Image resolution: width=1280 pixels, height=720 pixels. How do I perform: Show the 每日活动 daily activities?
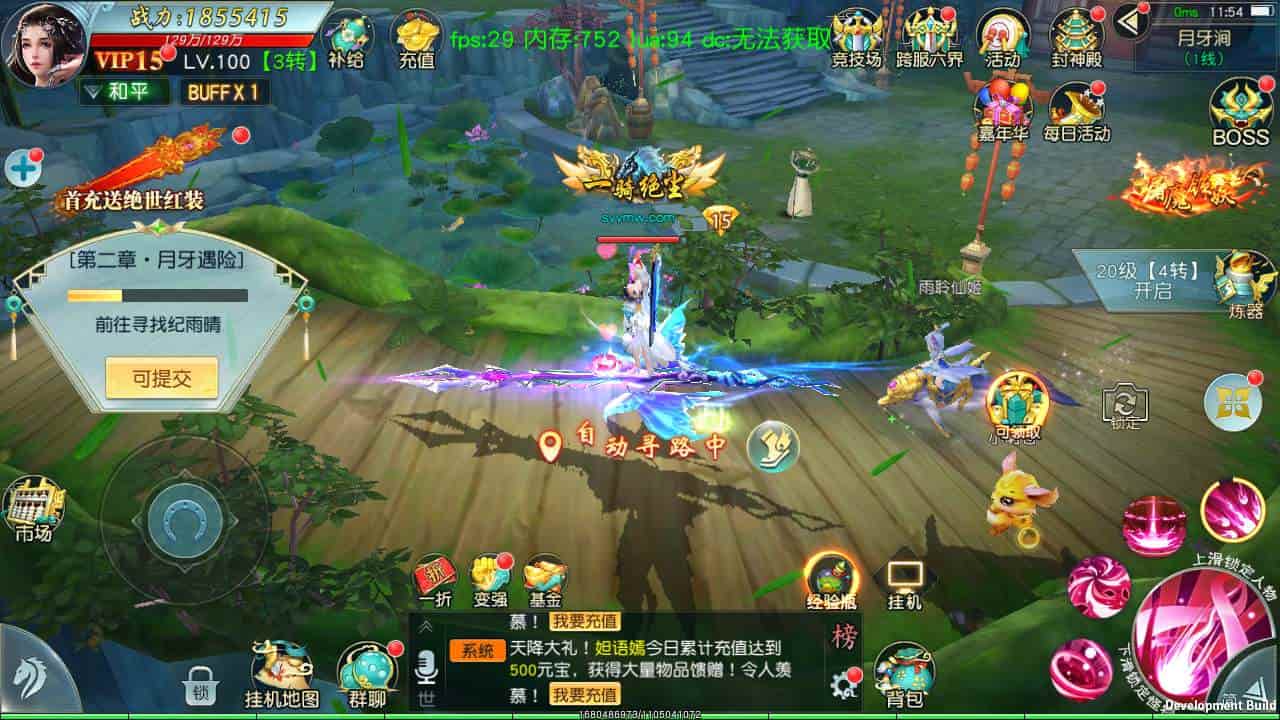1076,111
